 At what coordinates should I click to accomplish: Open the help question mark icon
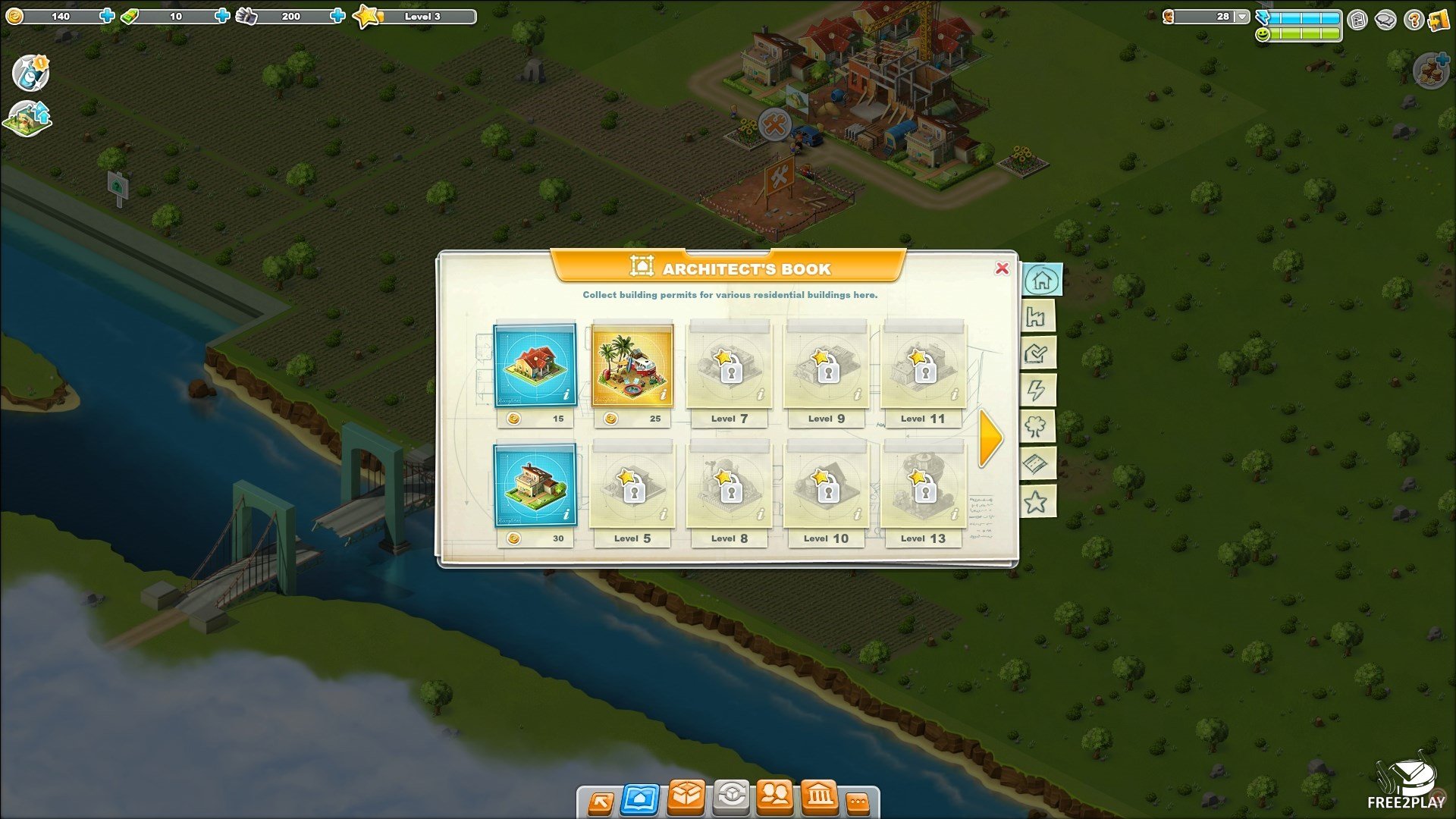(1412, 20)
